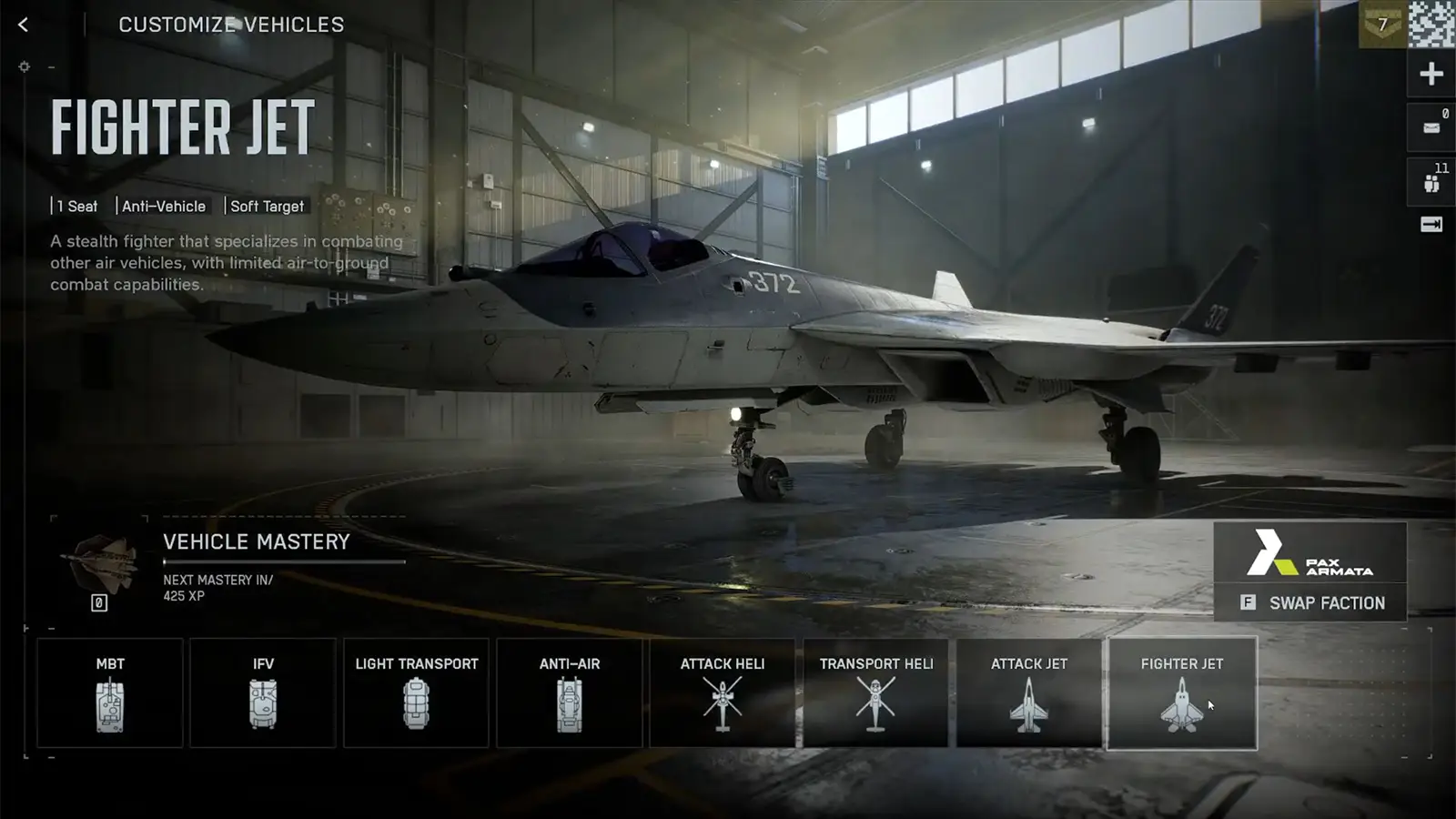Select the Attack Heli icon
This screenshot has height=819, width=1456.
[722, 692]
